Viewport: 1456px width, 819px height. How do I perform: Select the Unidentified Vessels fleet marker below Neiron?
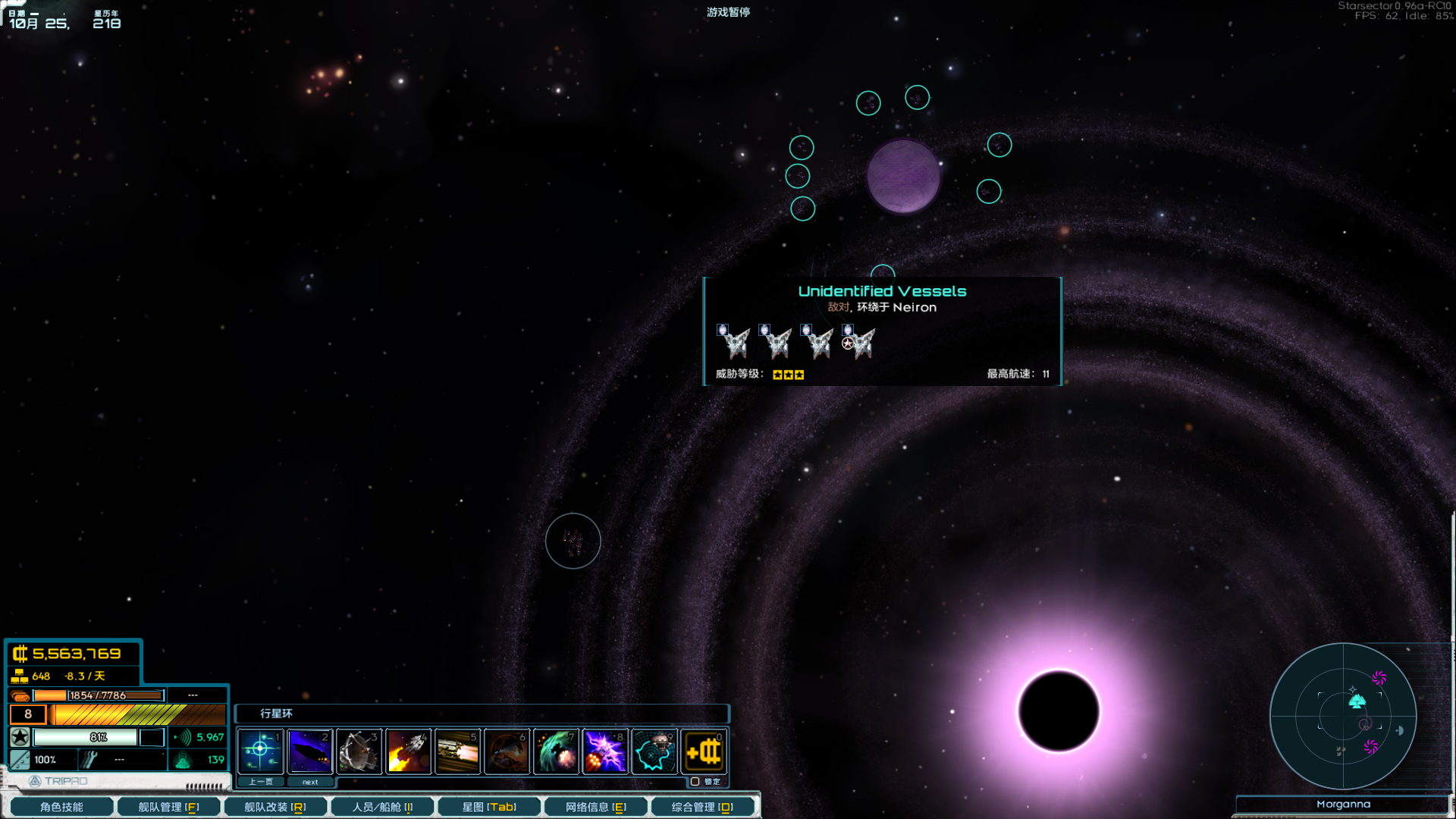pos(883,273)
